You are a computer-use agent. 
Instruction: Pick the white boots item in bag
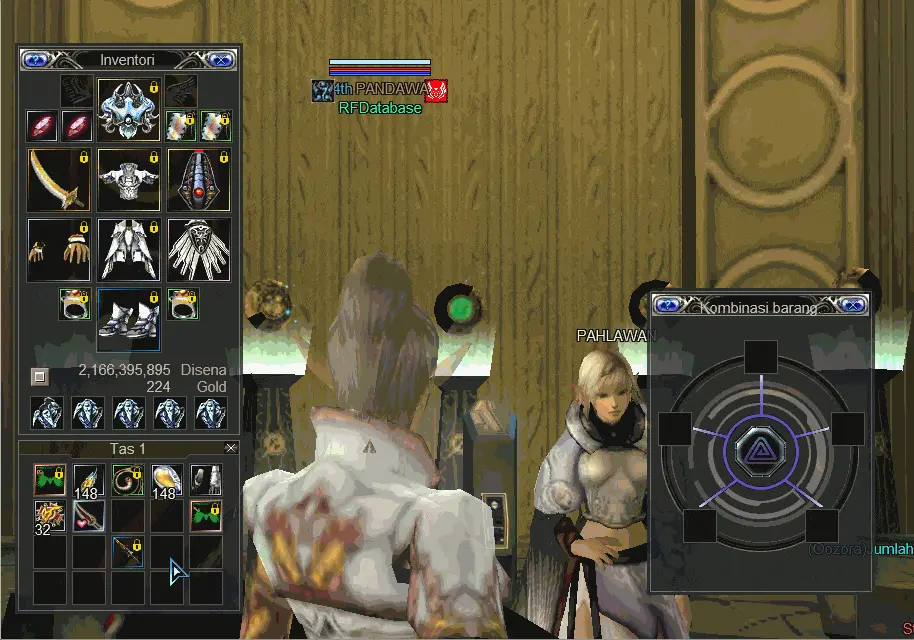click(x=205, y=480)
